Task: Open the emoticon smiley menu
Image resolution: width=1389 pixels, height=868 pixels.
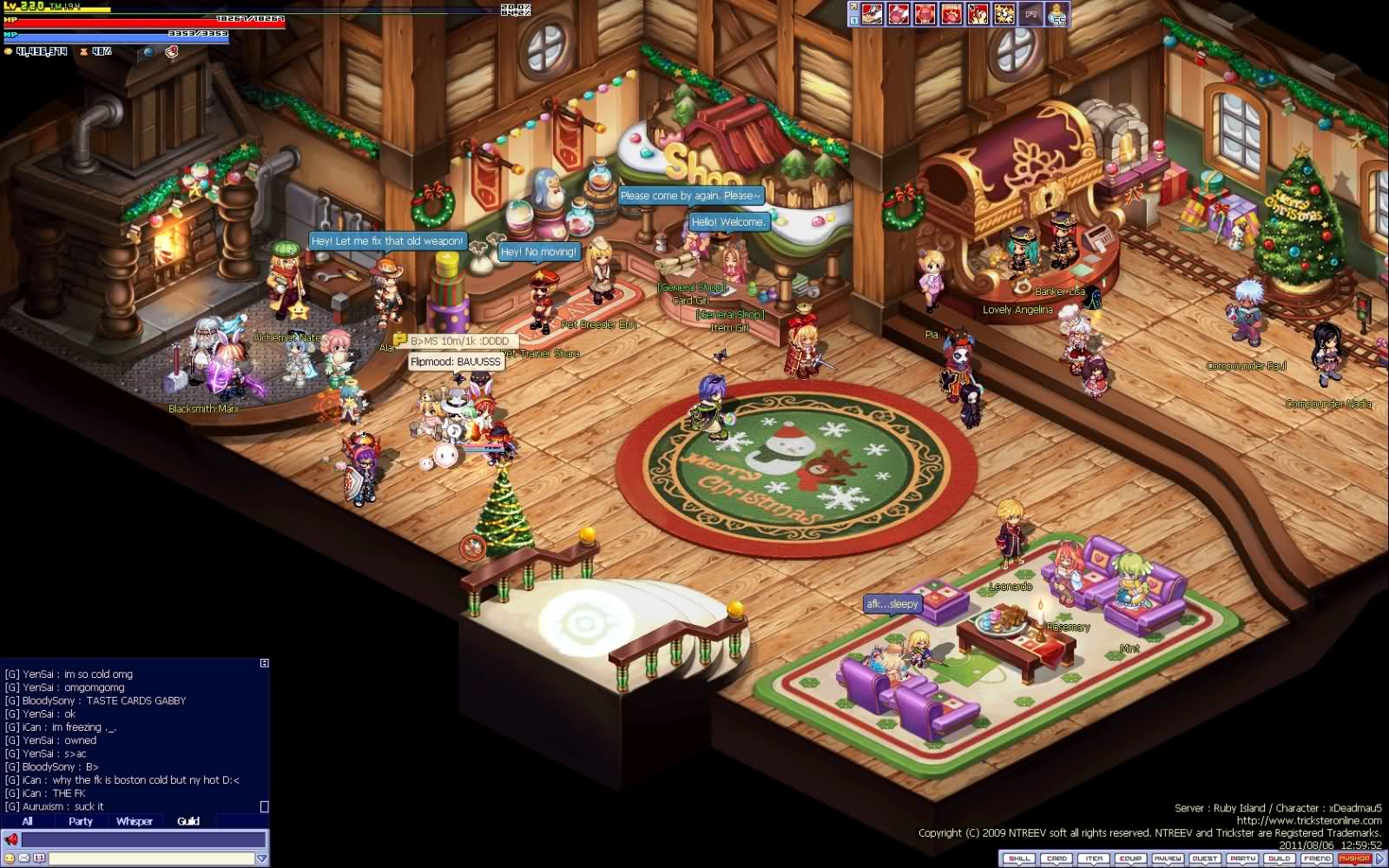Action: pos(10,858)
